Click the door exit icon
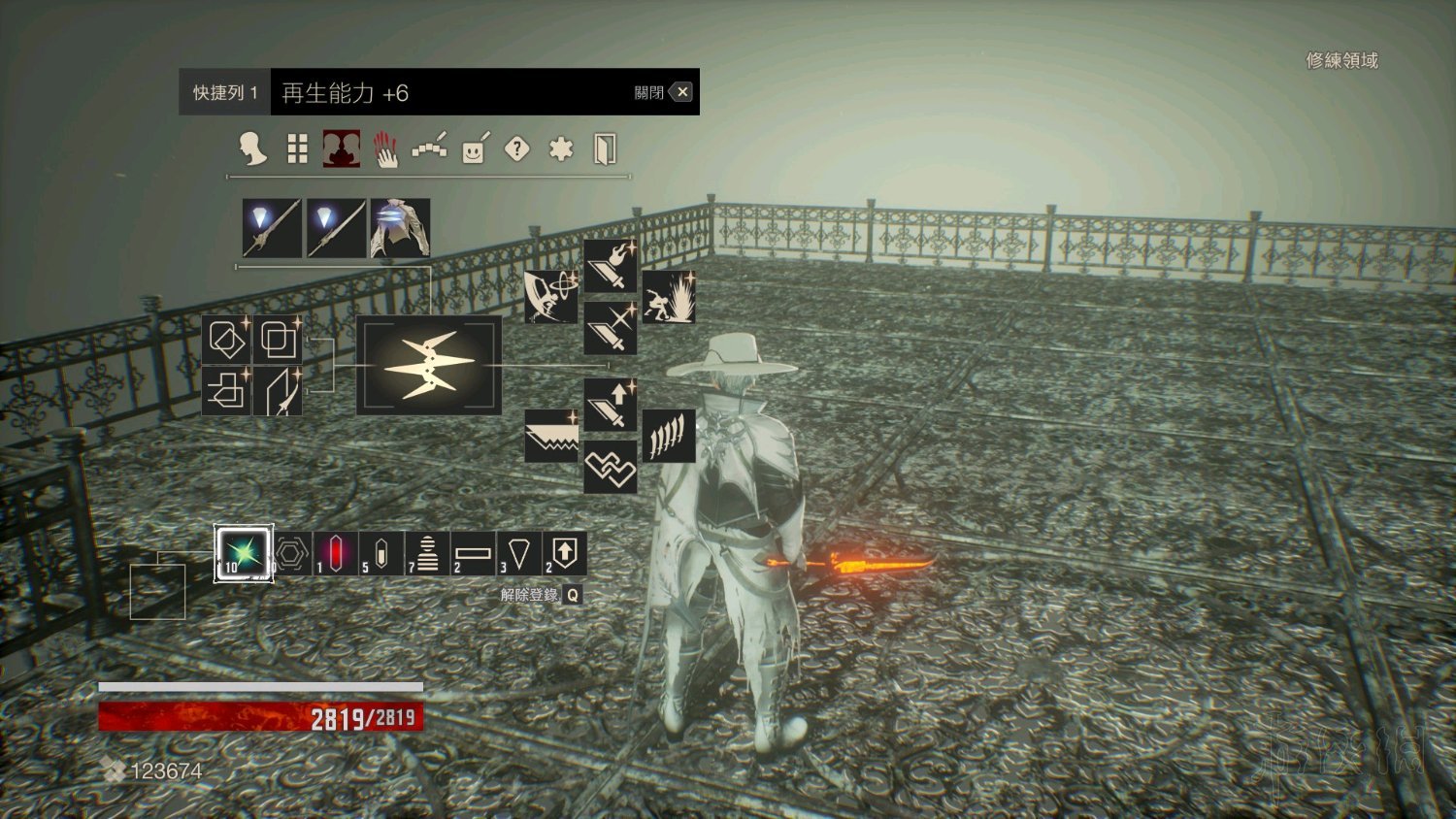This screenshot has height=819, width=1456. pos(605,149)
